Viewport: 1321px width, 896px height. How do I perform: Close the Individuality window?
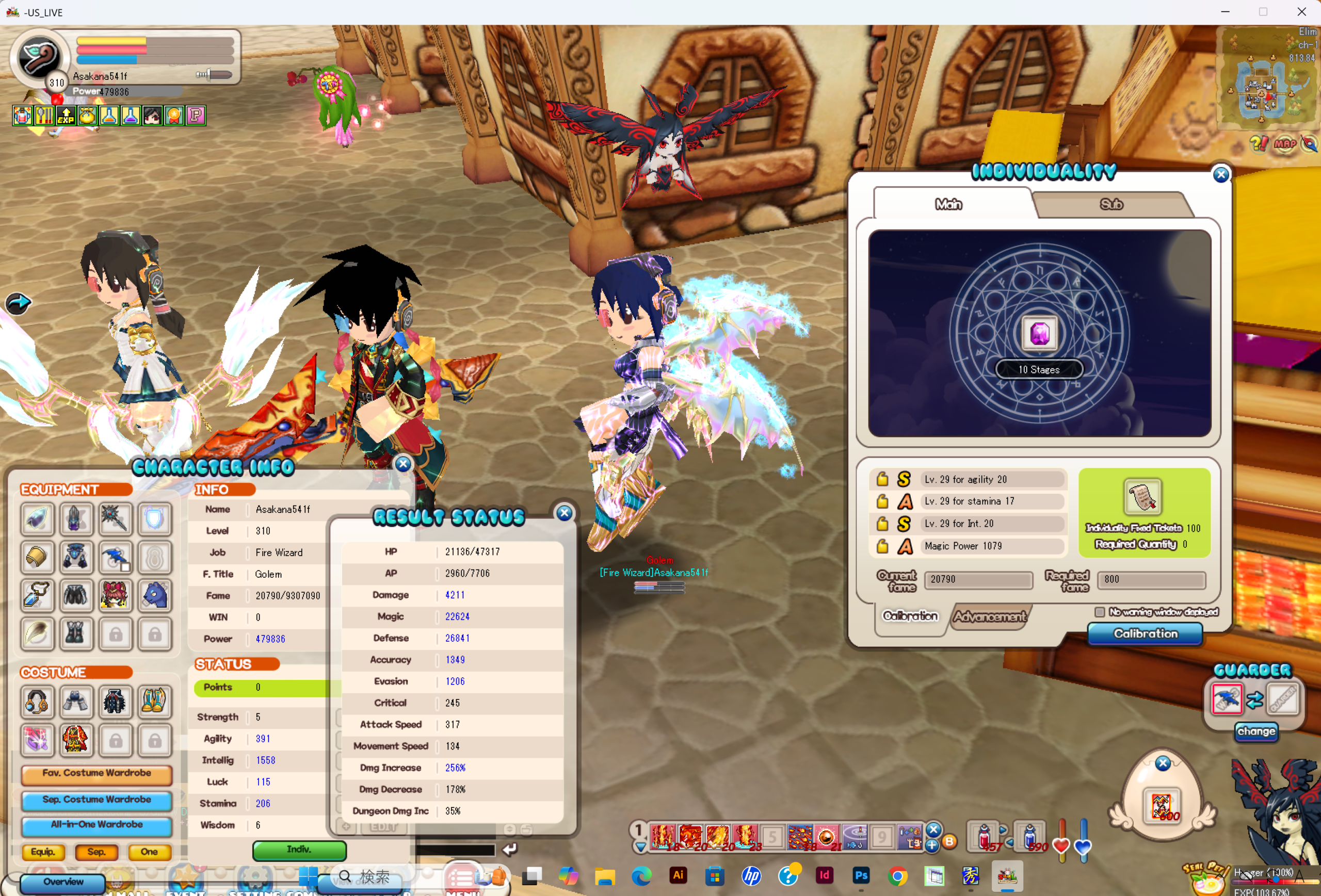(x=1220, y=174)
